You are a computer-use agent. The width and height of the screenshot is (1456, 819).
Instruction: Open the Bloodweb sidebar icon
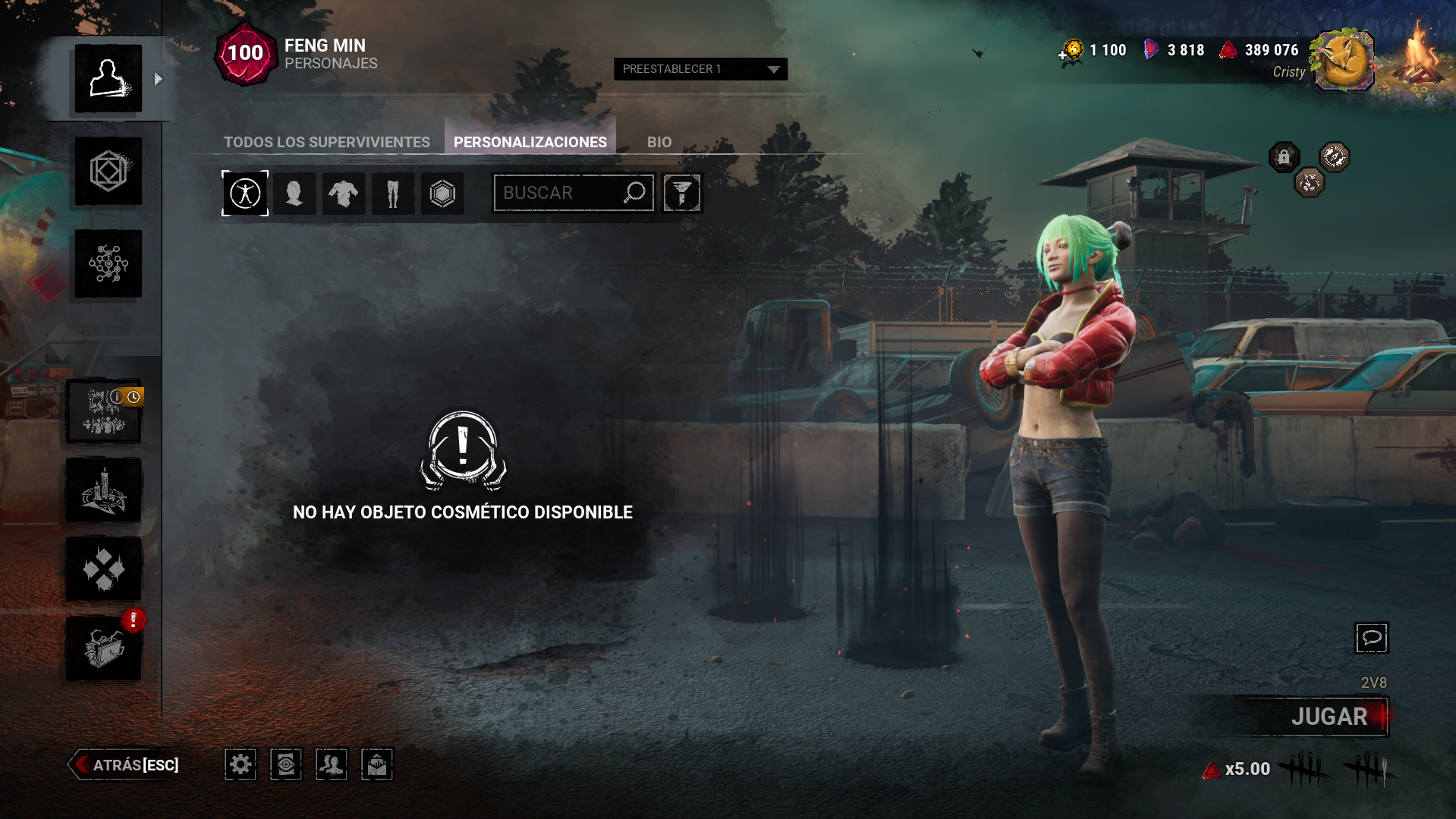[107, 263]
